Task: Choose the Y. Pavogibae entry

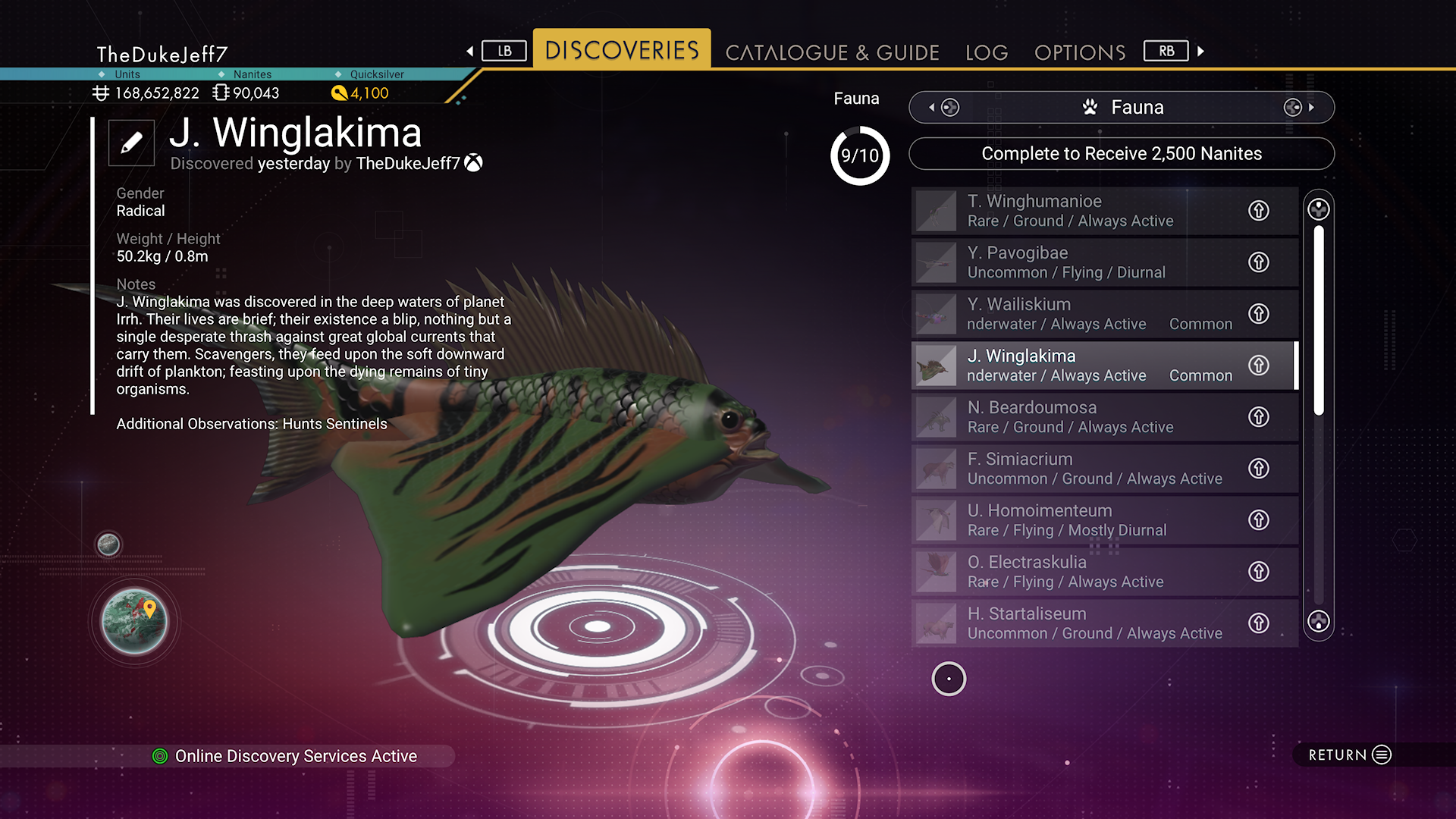Action: click(1092, 262)
